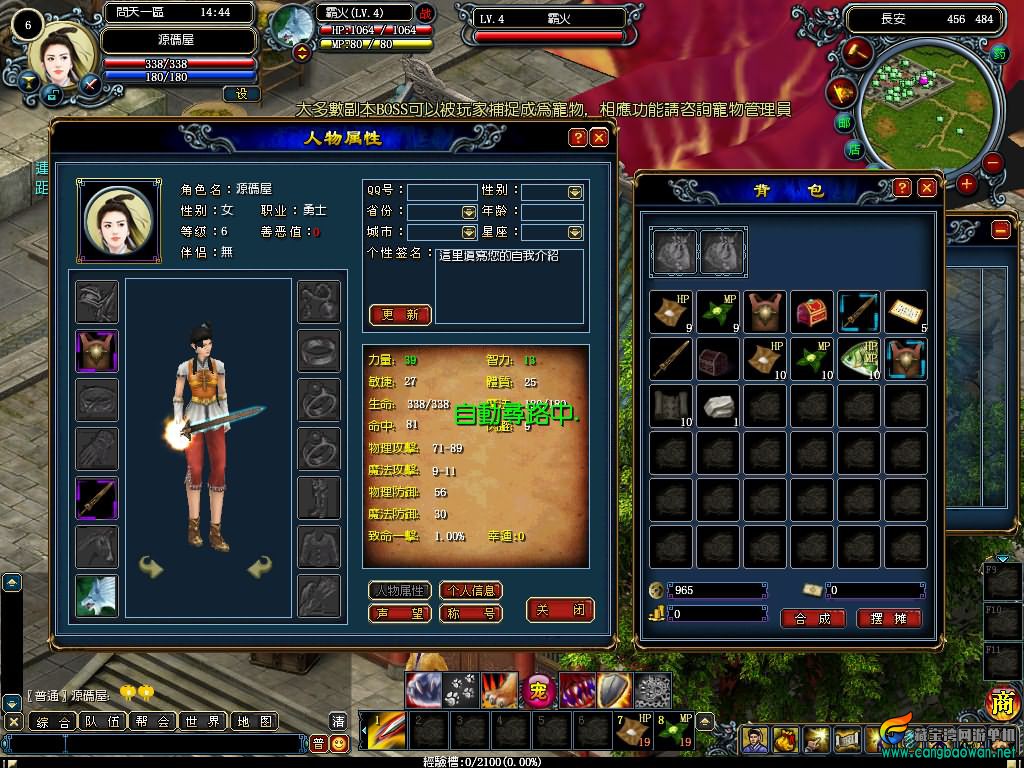The width and height of the screenshot is (1024, 768).
Task: Open the 世界 world chat channel
Action: point(203,721)
